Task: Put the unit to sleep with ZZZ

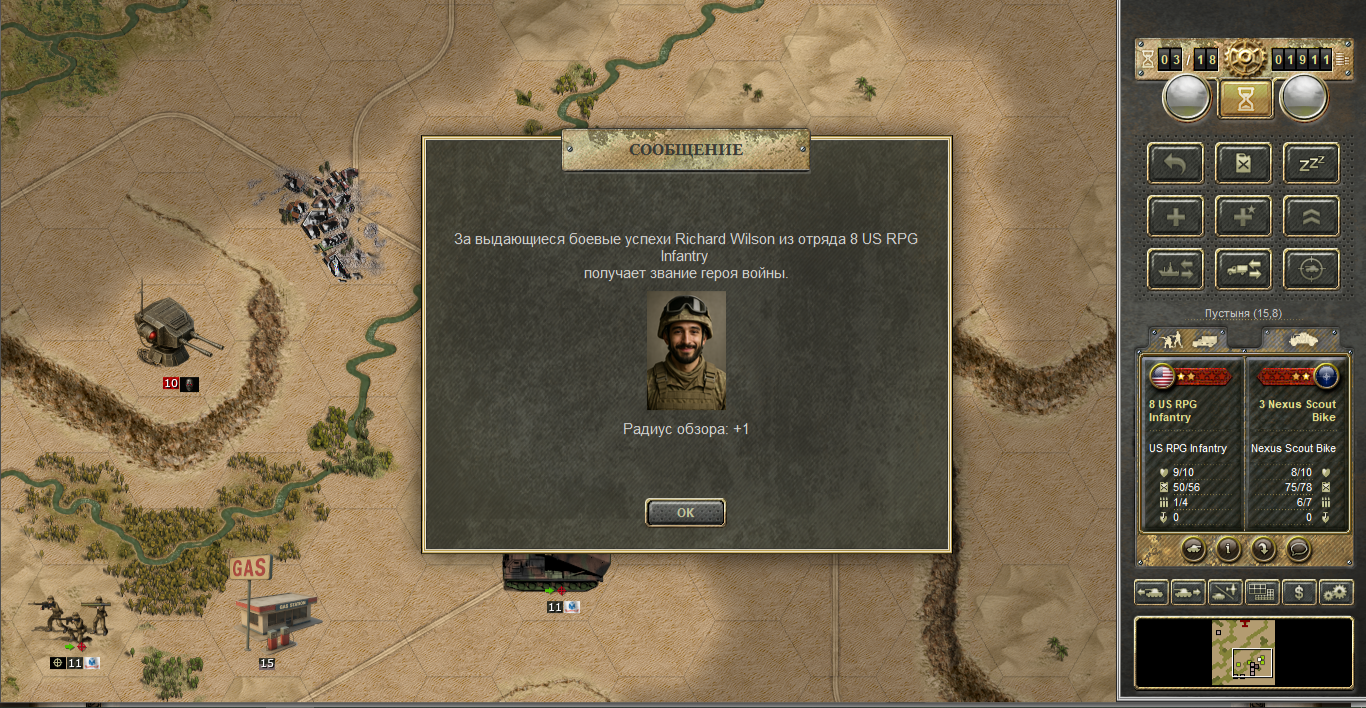Action: 1310,164
